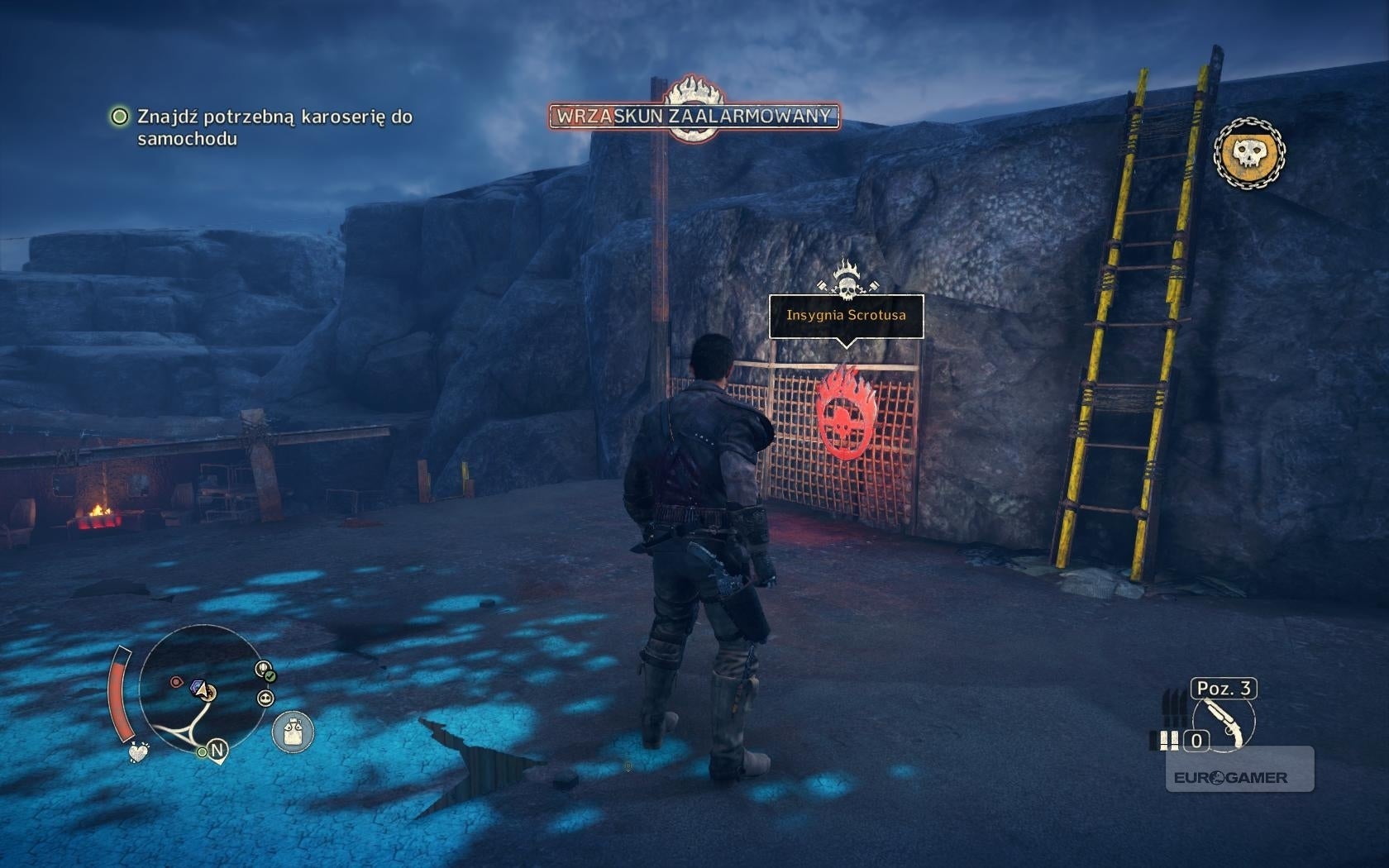Select the Insygnia Scrotusa tooltip label
The width and height of the screenshot is (1389, 868).
pos(846,315)
